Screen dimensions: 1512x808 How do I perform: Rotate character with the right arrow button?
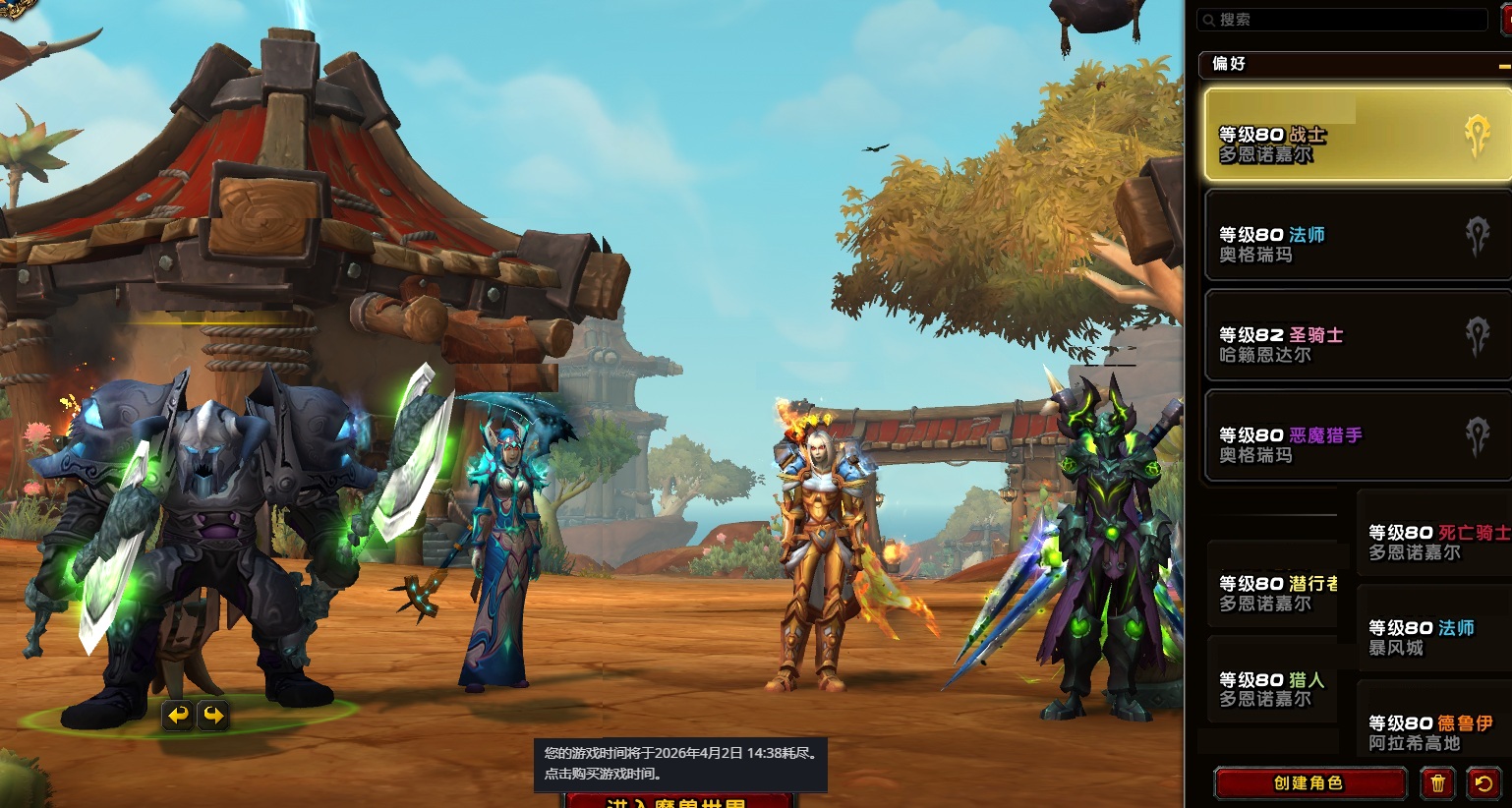212,715
